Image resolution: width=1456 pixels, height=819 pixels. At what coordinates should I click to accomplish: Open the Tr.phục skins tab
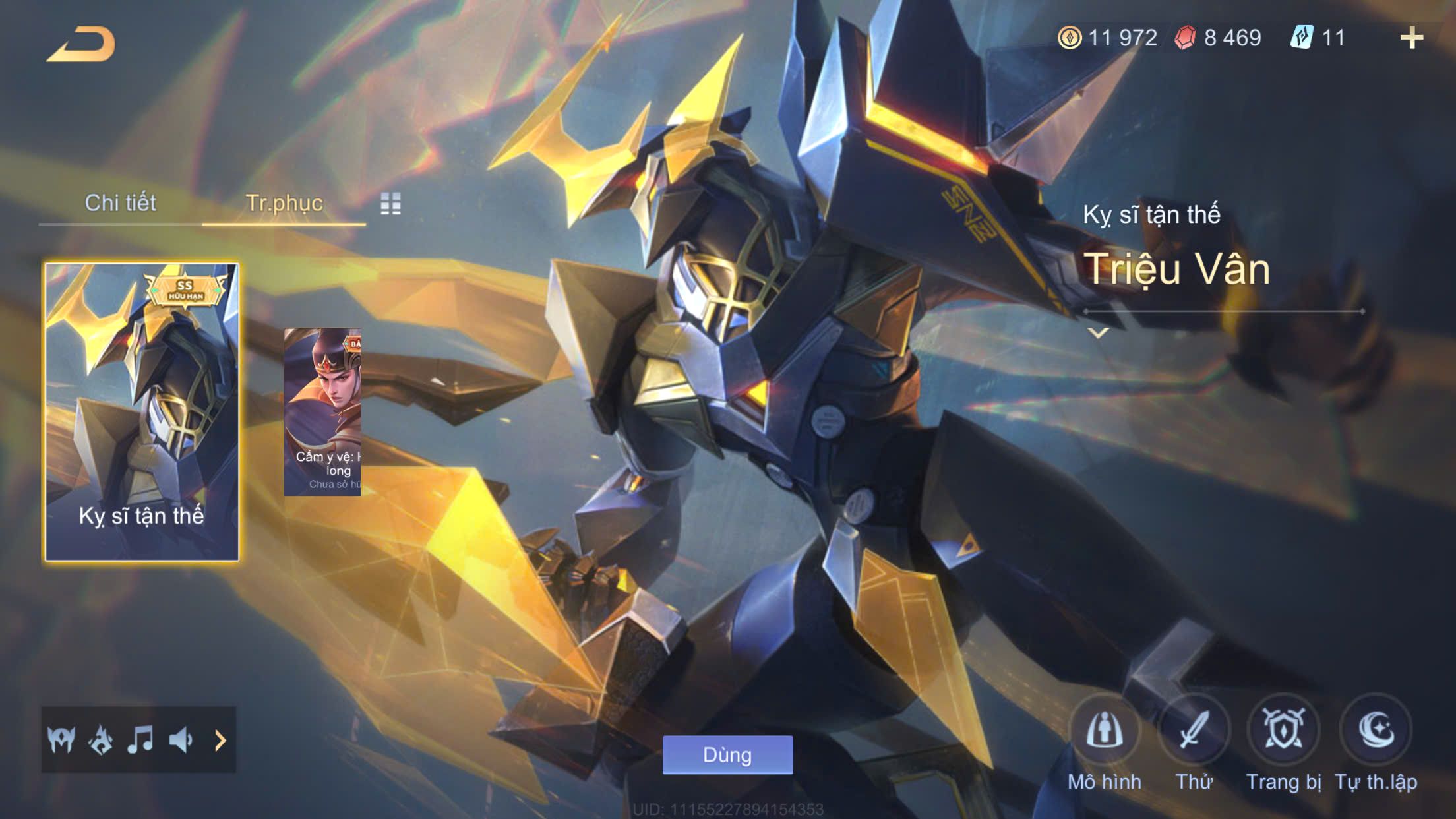pos(284,203)
